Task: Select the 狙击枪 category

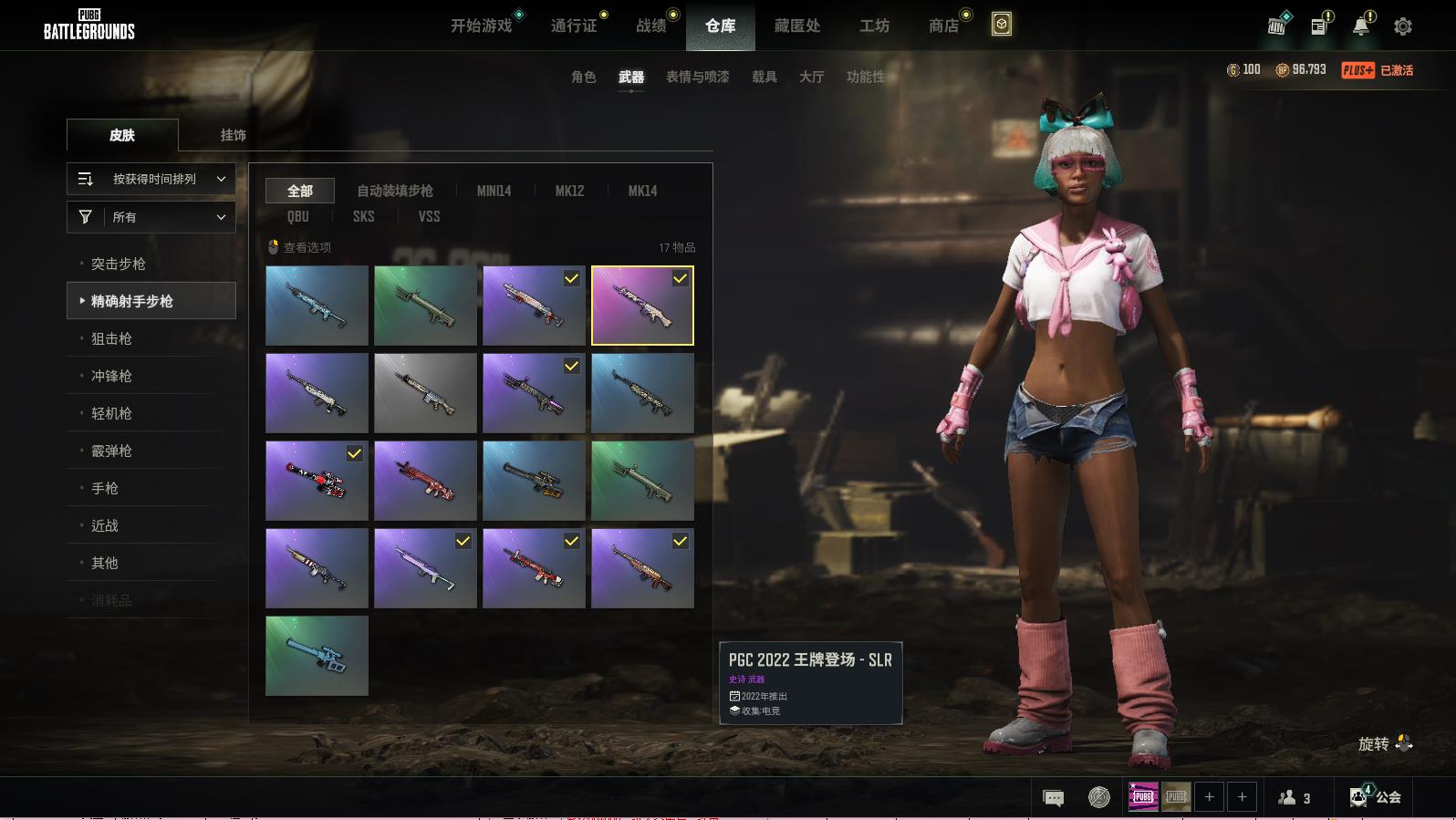Action: coord(111,338)
